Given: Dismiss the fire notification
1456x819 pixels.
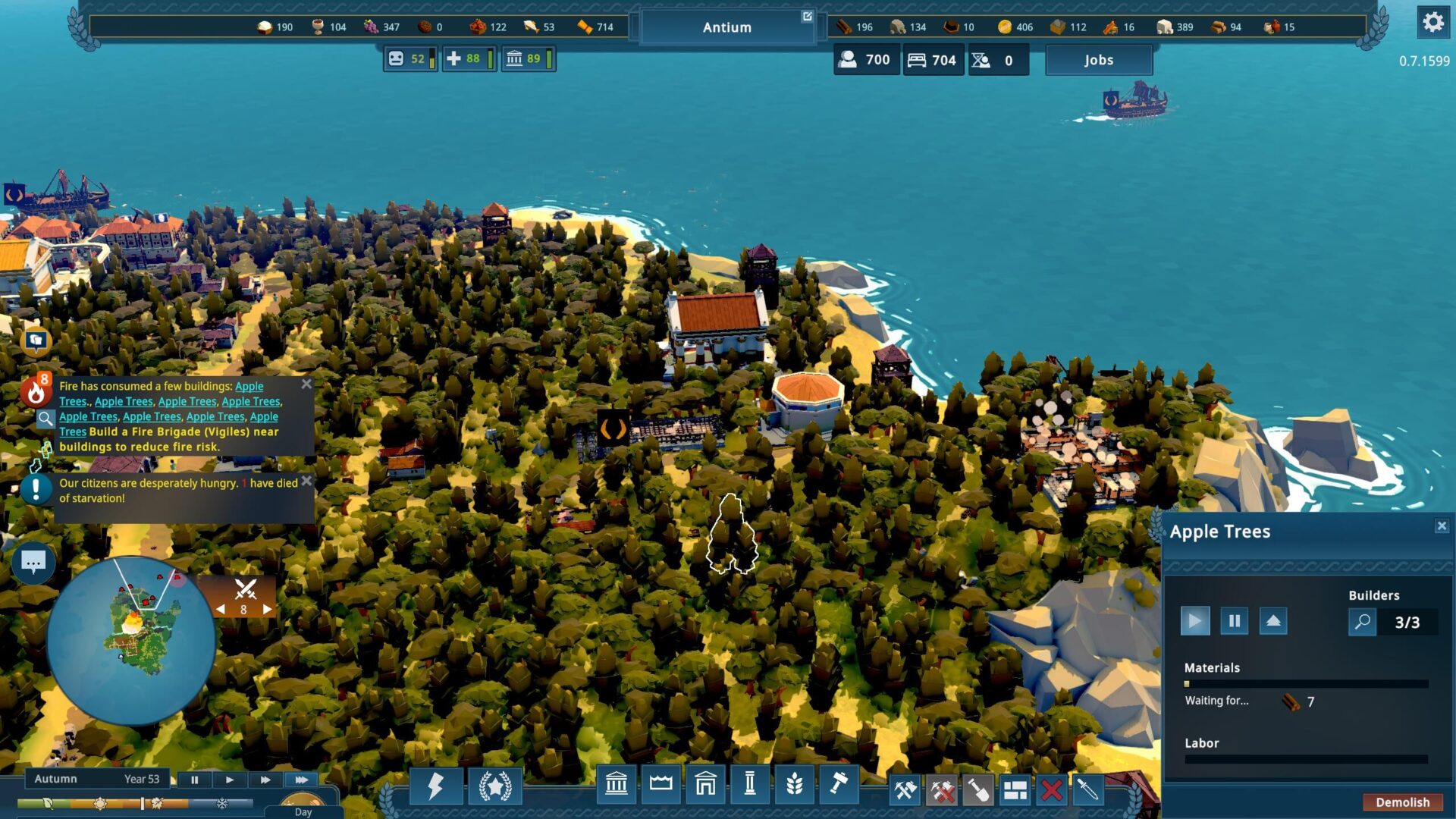Looking at the screenshot, I should [306, 384].
